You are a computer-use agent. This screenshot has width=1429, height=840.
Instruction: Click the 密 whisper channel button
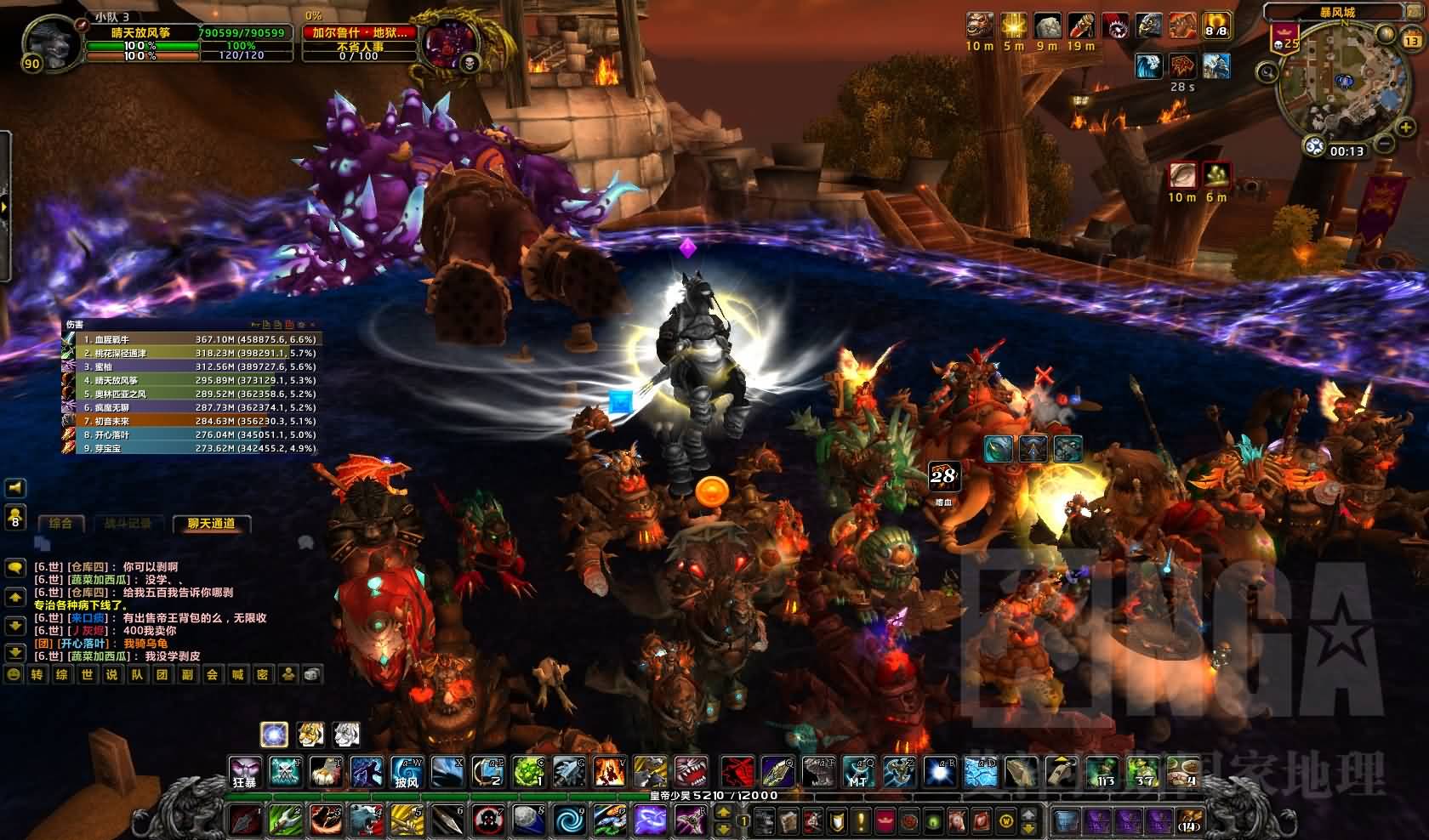263,675
